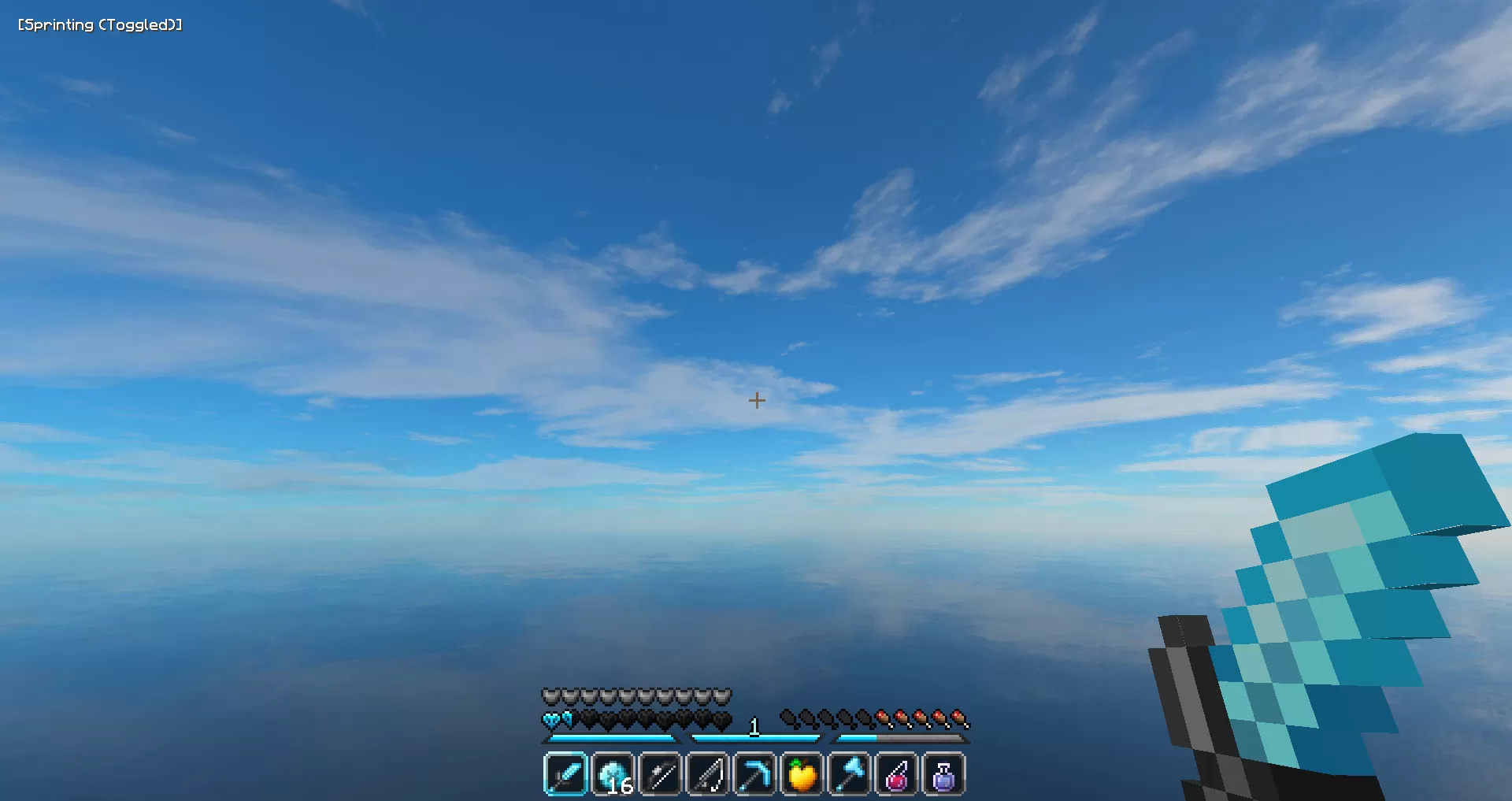Screen dimensions: 1512x801
Task: Click the blue absorption heart icon
Action: point(553,718)
